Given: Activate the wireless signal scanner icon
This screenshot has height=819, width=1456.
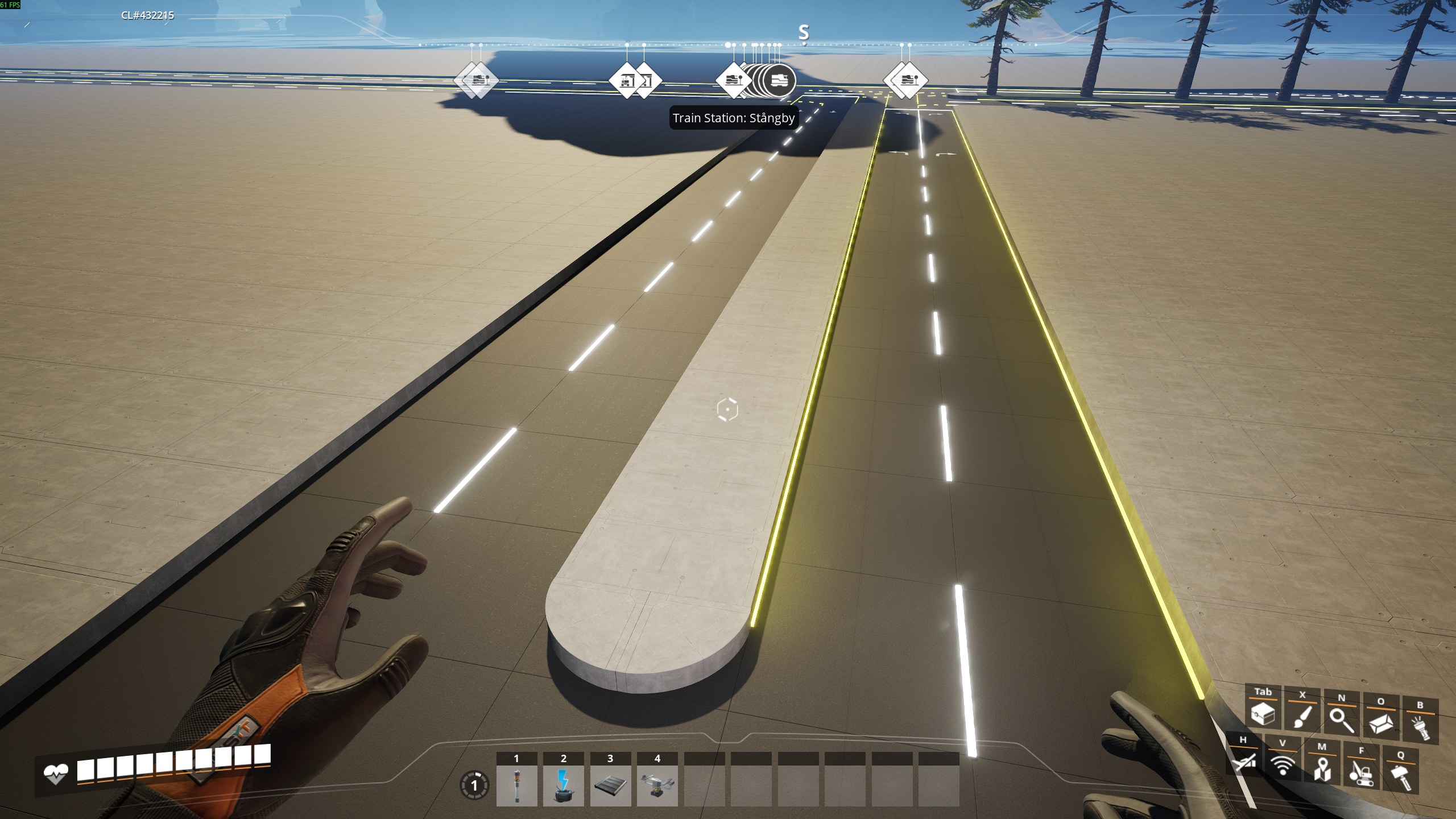Looking at the screenshot, I should tap(1283, 764).
